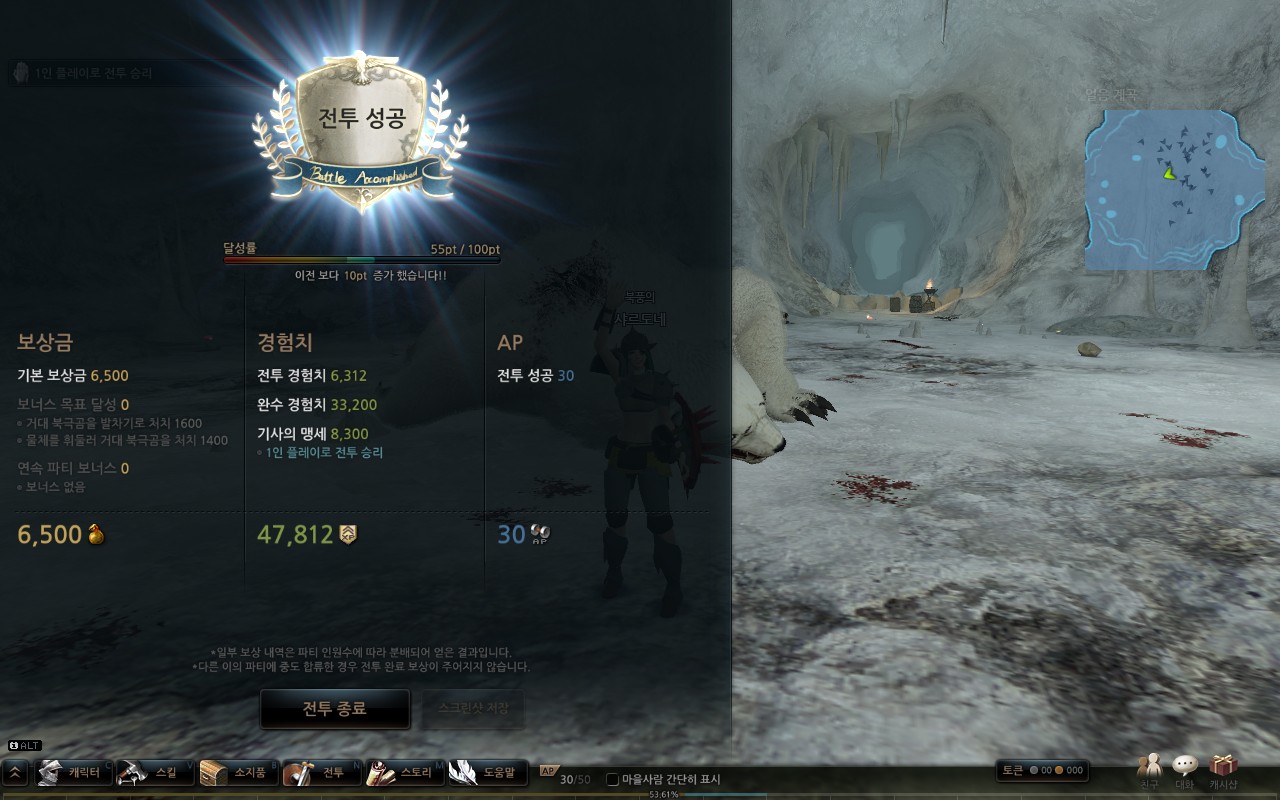Click the 전투 종료 button to end battle

pos(335,709)
